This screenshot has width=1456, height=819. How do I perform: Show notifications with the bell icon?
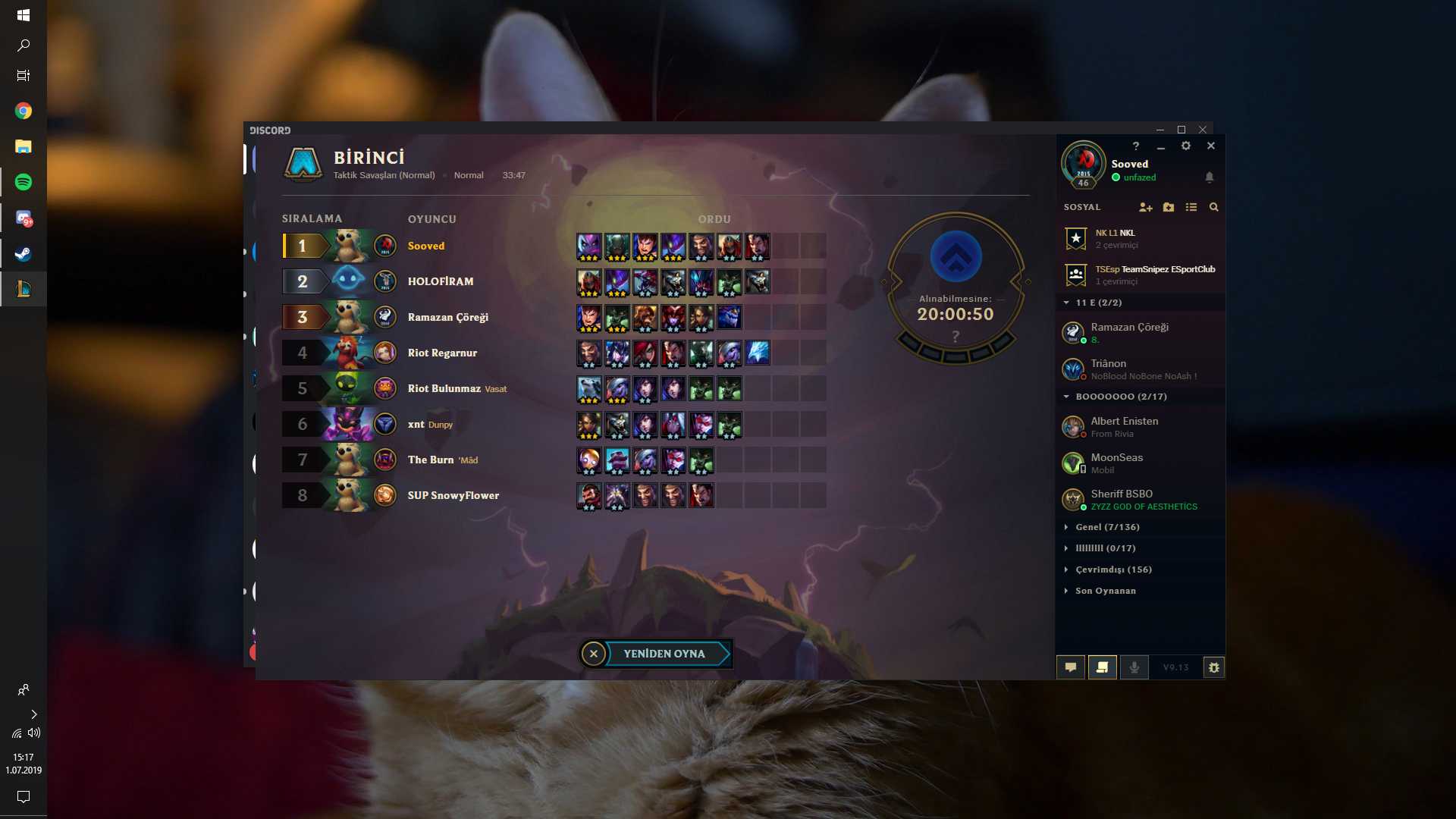click(x=1210, y=177)
